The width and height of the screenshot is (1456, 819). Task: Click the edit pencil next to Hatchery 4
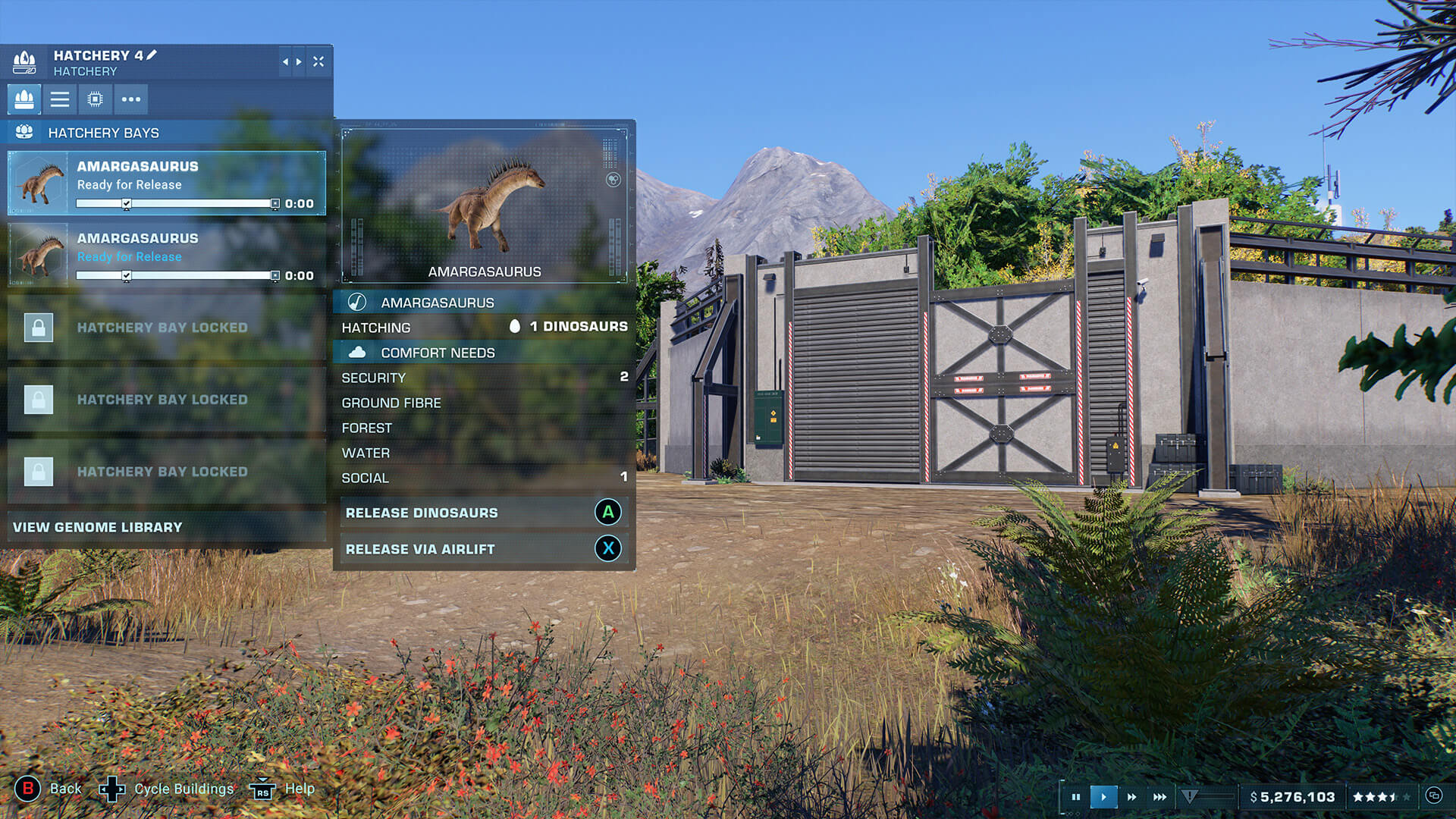(152, 55)
